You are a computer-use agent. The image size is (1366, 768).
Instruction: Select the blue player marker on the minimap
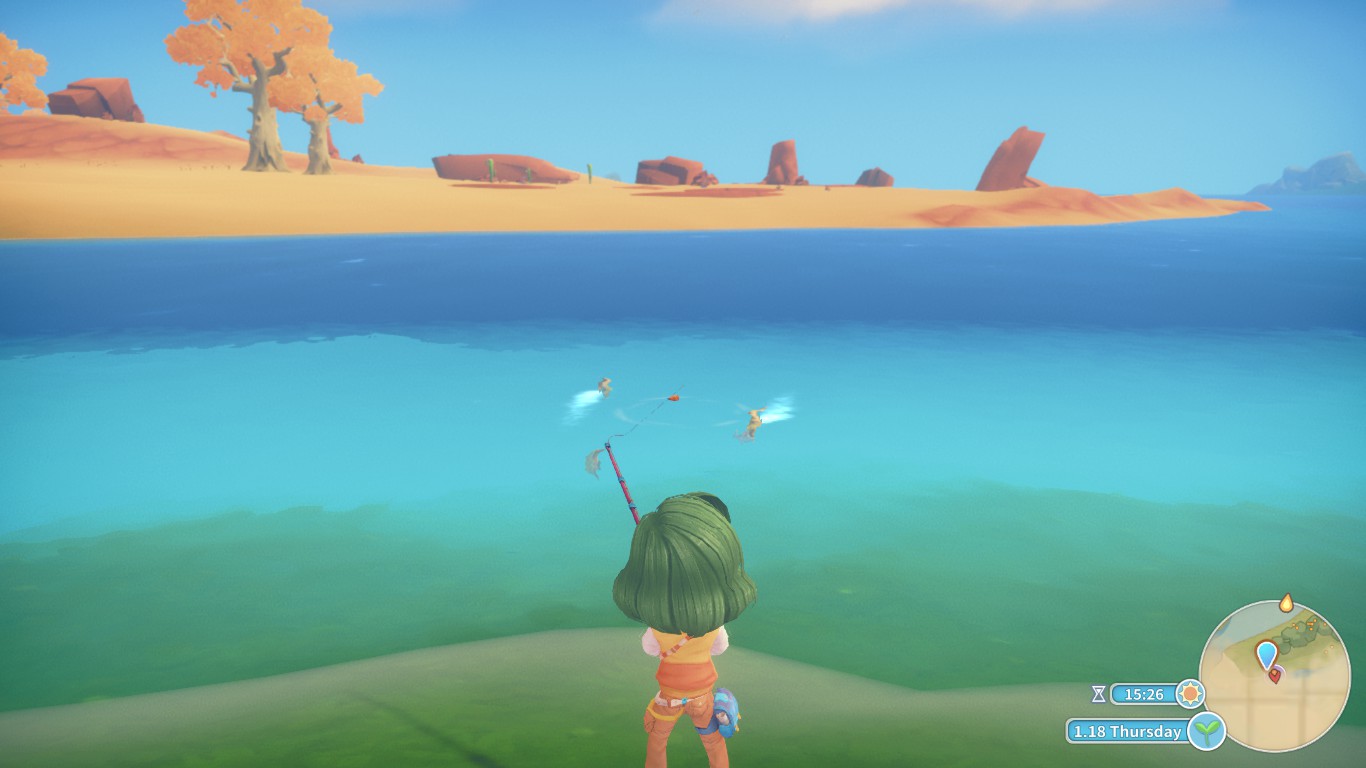point(1267,653)
